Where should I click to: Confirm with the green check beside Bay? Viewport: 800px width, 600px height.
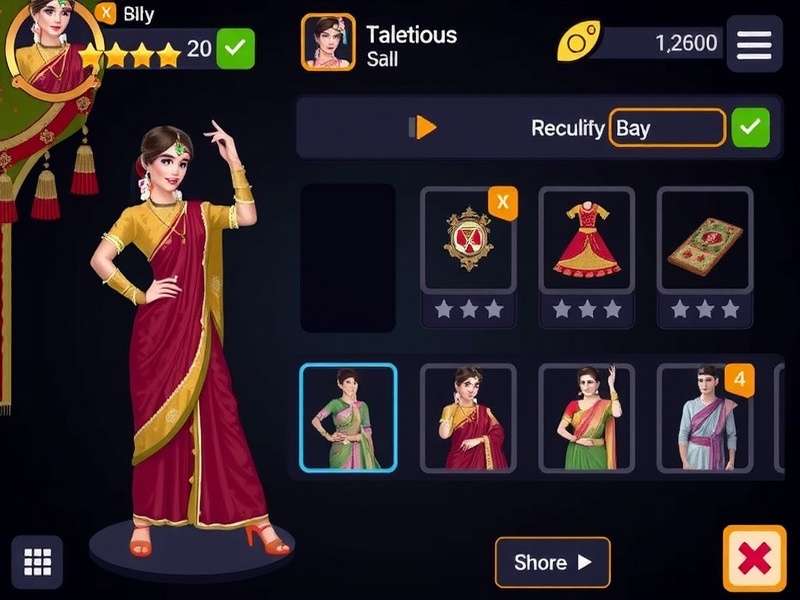point(751,128)
